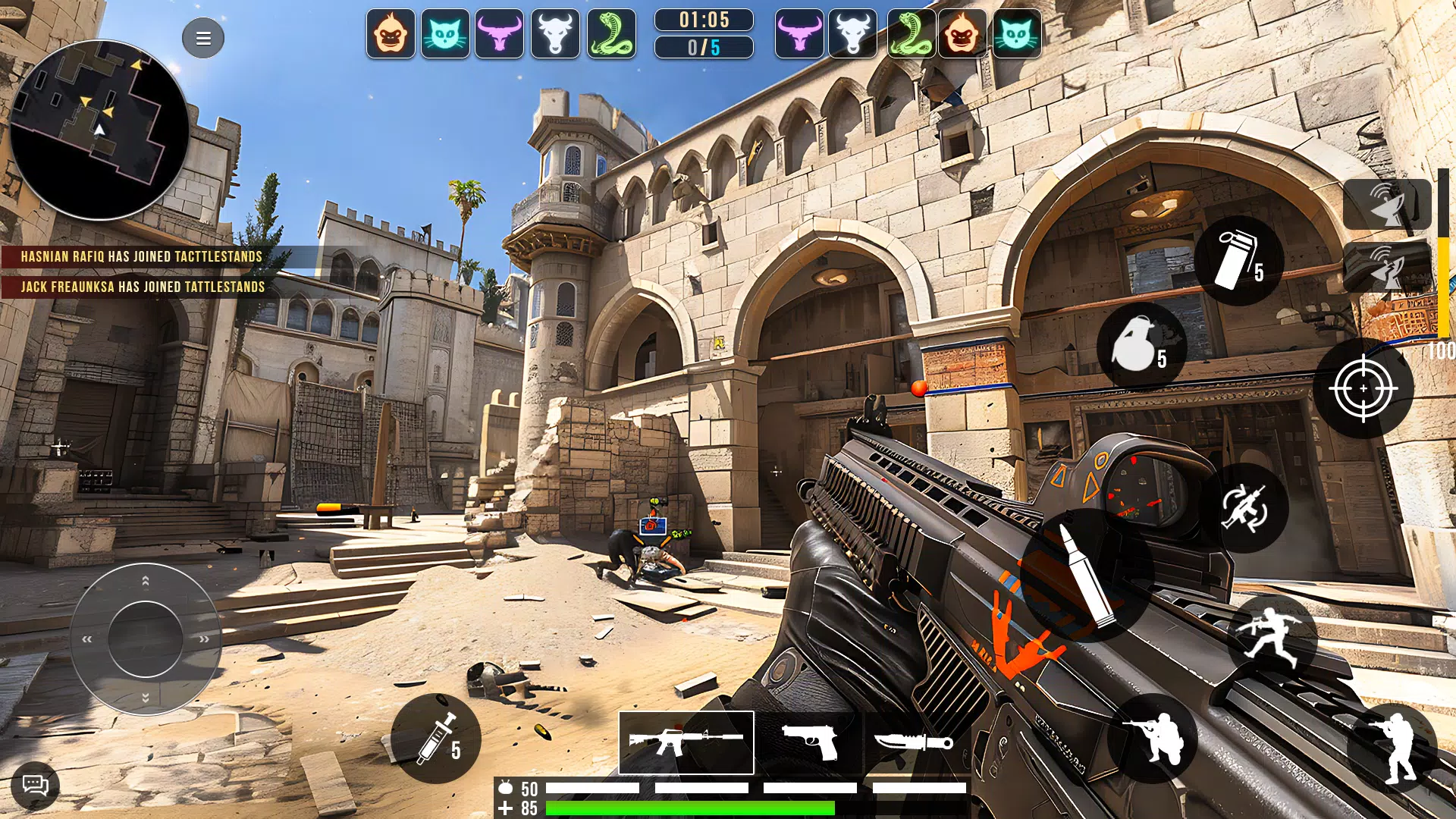The image size is (1456, 819).
Task: Equip the combat knife slot
Action: 914,742
